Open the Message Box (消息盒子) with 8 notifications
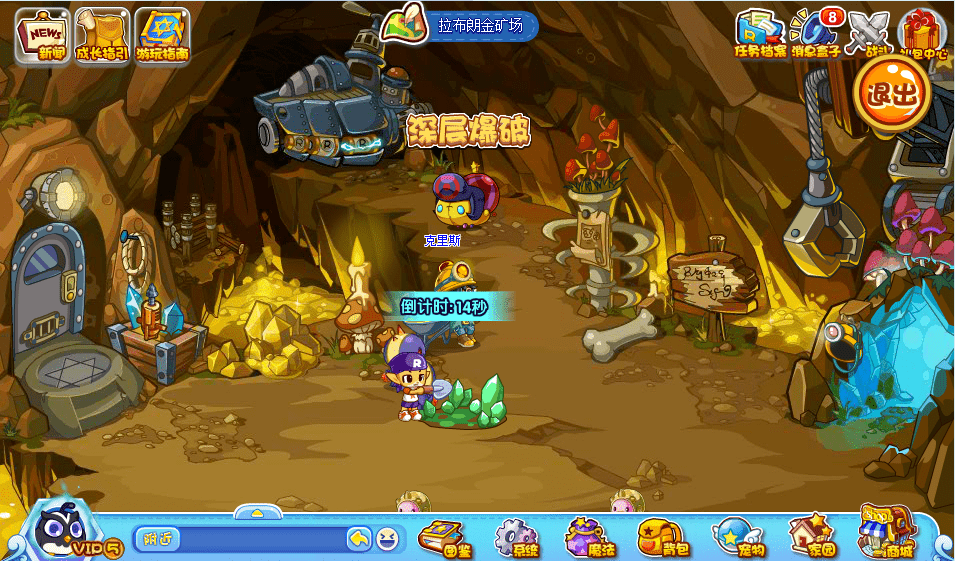The height and width of the screenshot is (561, 955). click(815, 33)
